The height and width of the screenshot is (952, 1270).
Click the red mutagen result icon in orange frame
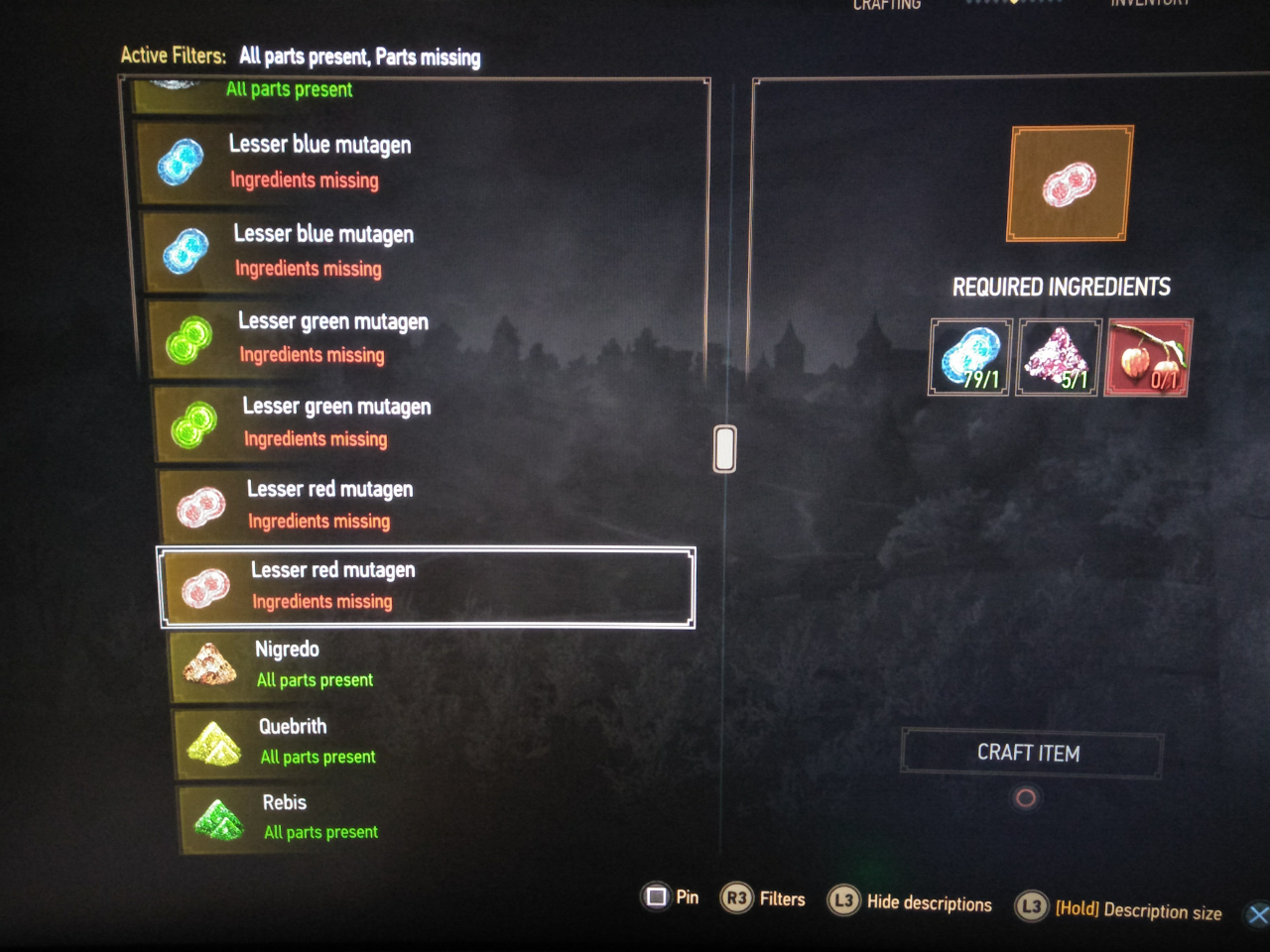1070,183
